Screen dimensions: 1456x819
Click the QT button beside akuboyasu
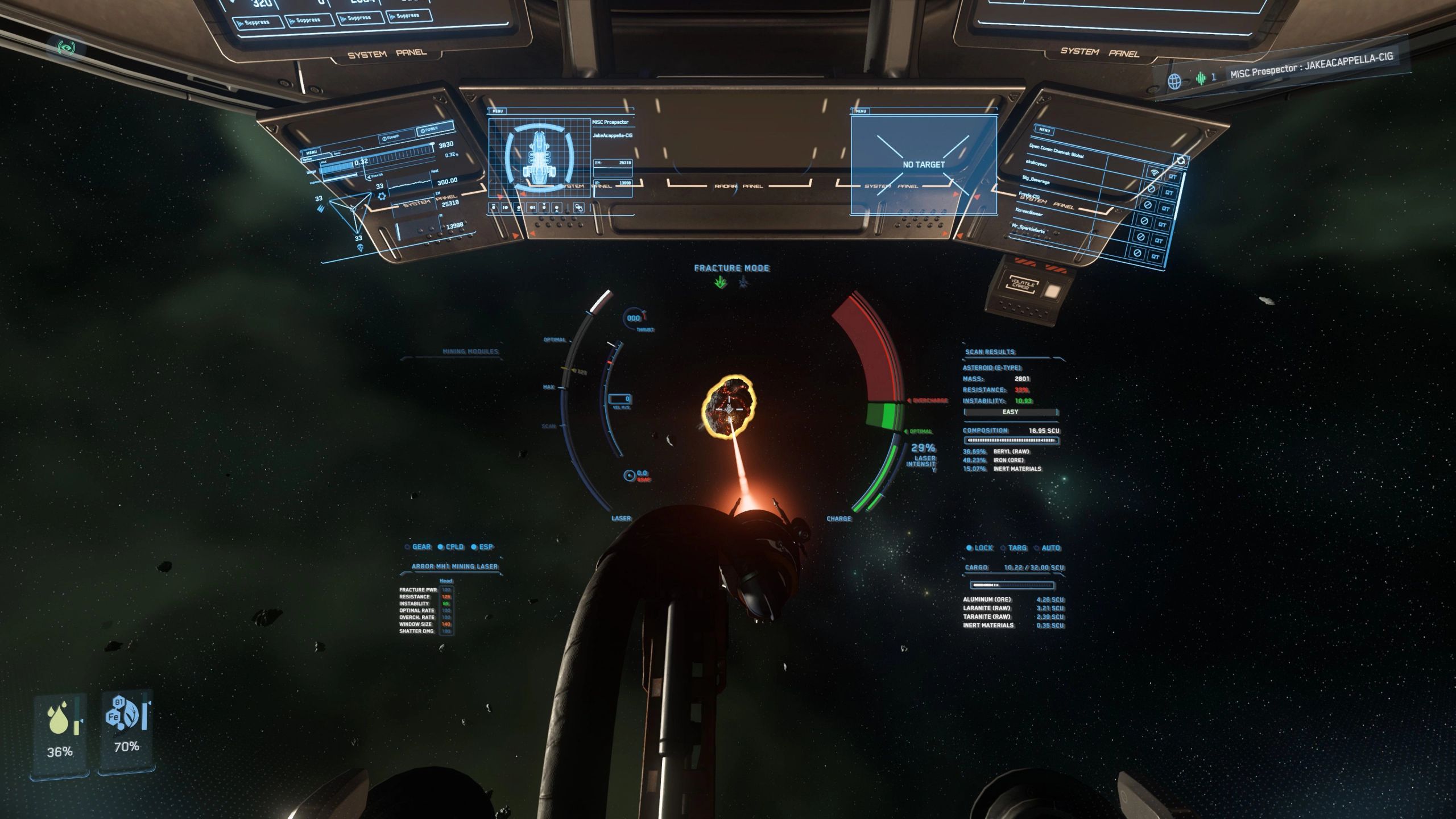[x=1172, y=177]
